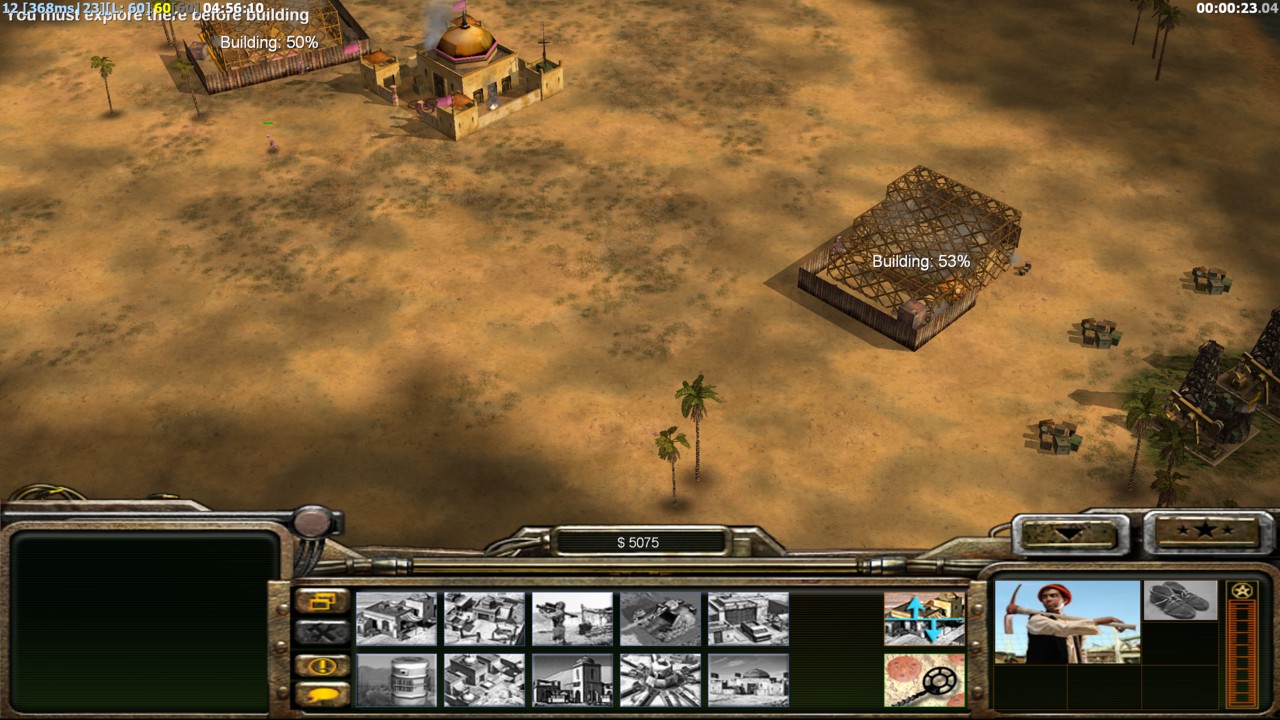This screenshot has width=1280, height=720.
Task: Toggle the blue-arrows fake buildings command
Action: [x=924, y=619]
